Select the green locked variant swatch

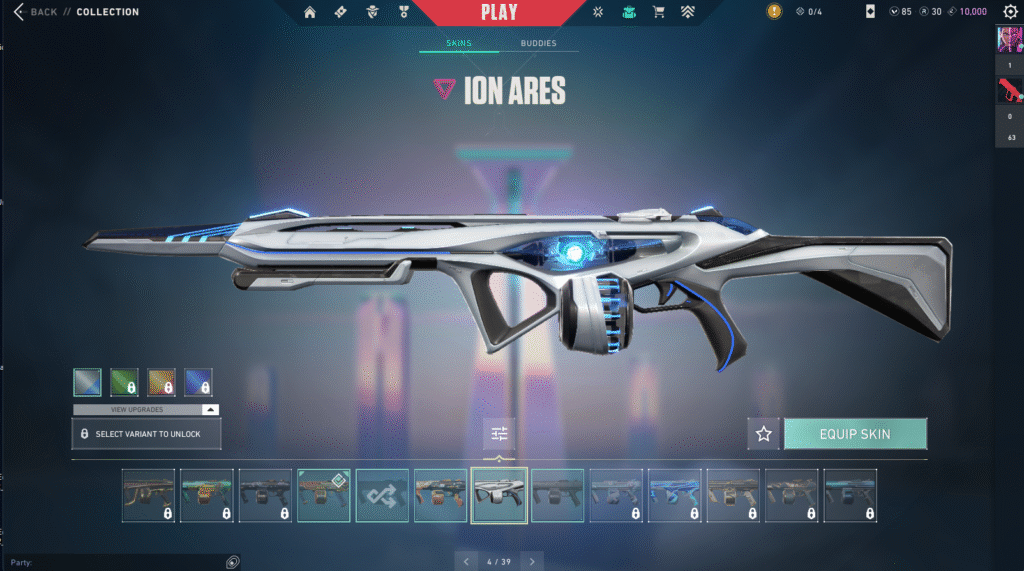(x=124, y=382)
